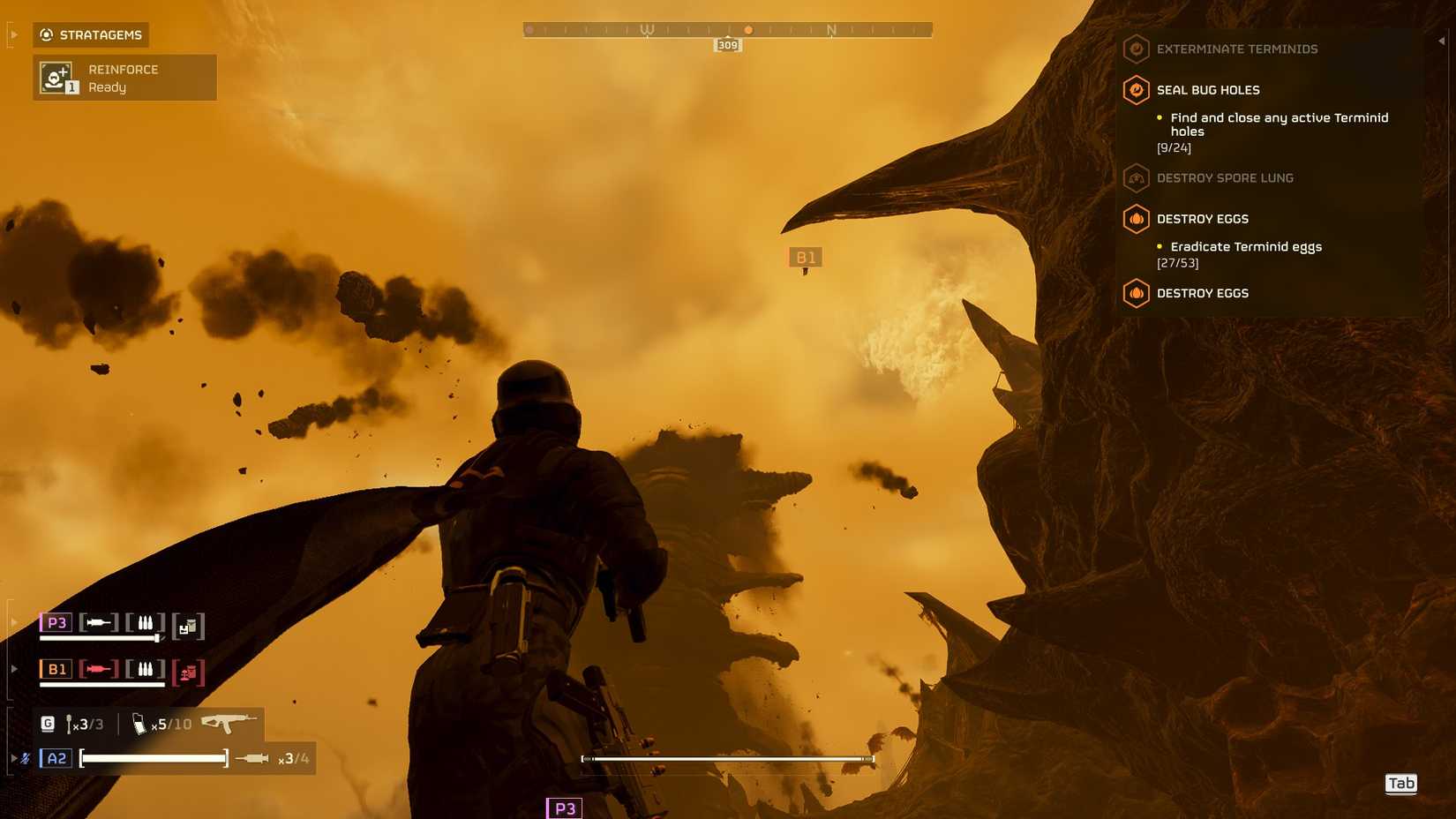The image size is (1456, 819).
Task: Select the Exterminate Terminids mission heading
Action: [1237, 49]
